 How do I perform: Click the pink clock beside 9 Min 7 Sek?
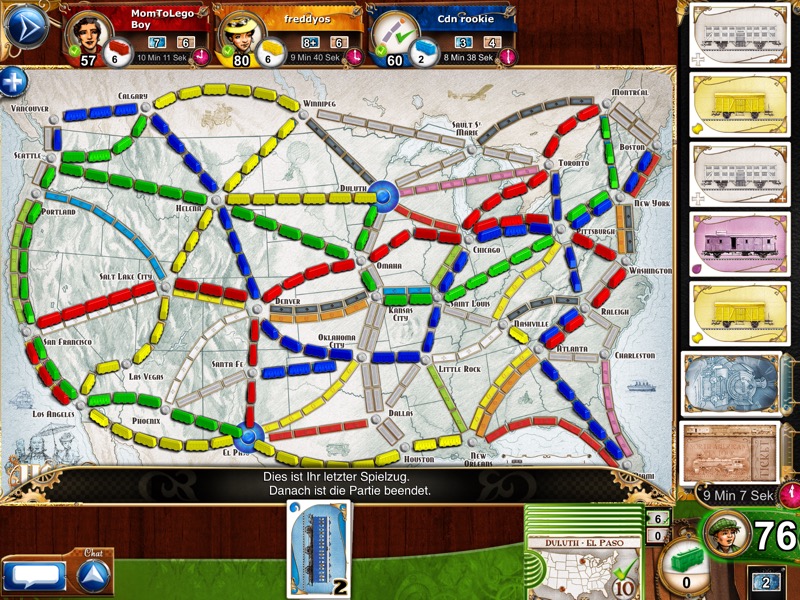pyautogui.click(x=790, y=492)
